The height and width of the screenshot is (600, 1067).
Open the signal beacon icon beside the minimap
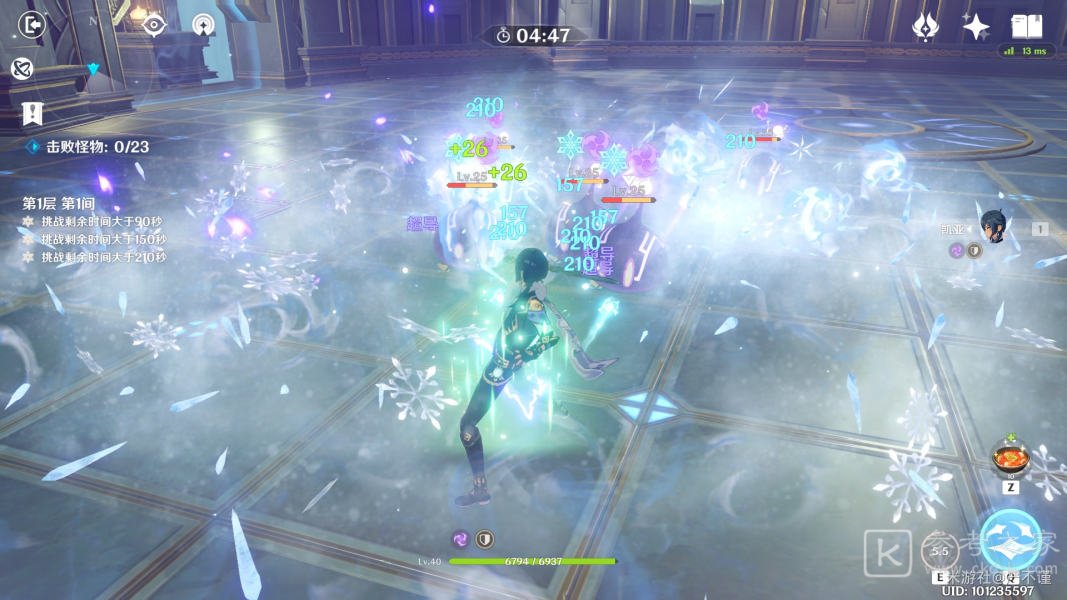pos(203,25)
